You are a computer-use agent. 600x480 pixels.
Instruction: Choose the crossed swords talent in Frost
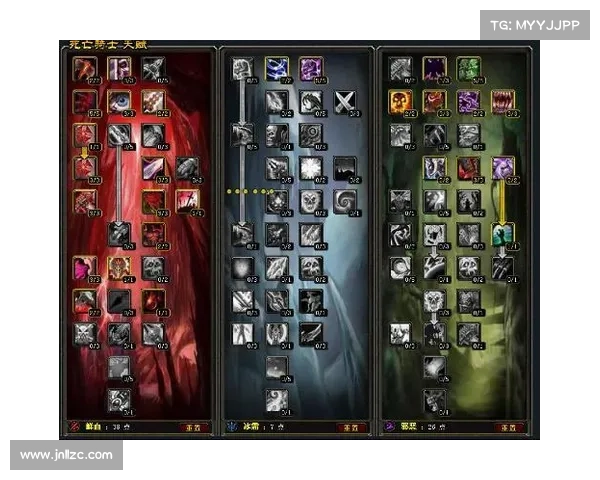click(345, 101)
